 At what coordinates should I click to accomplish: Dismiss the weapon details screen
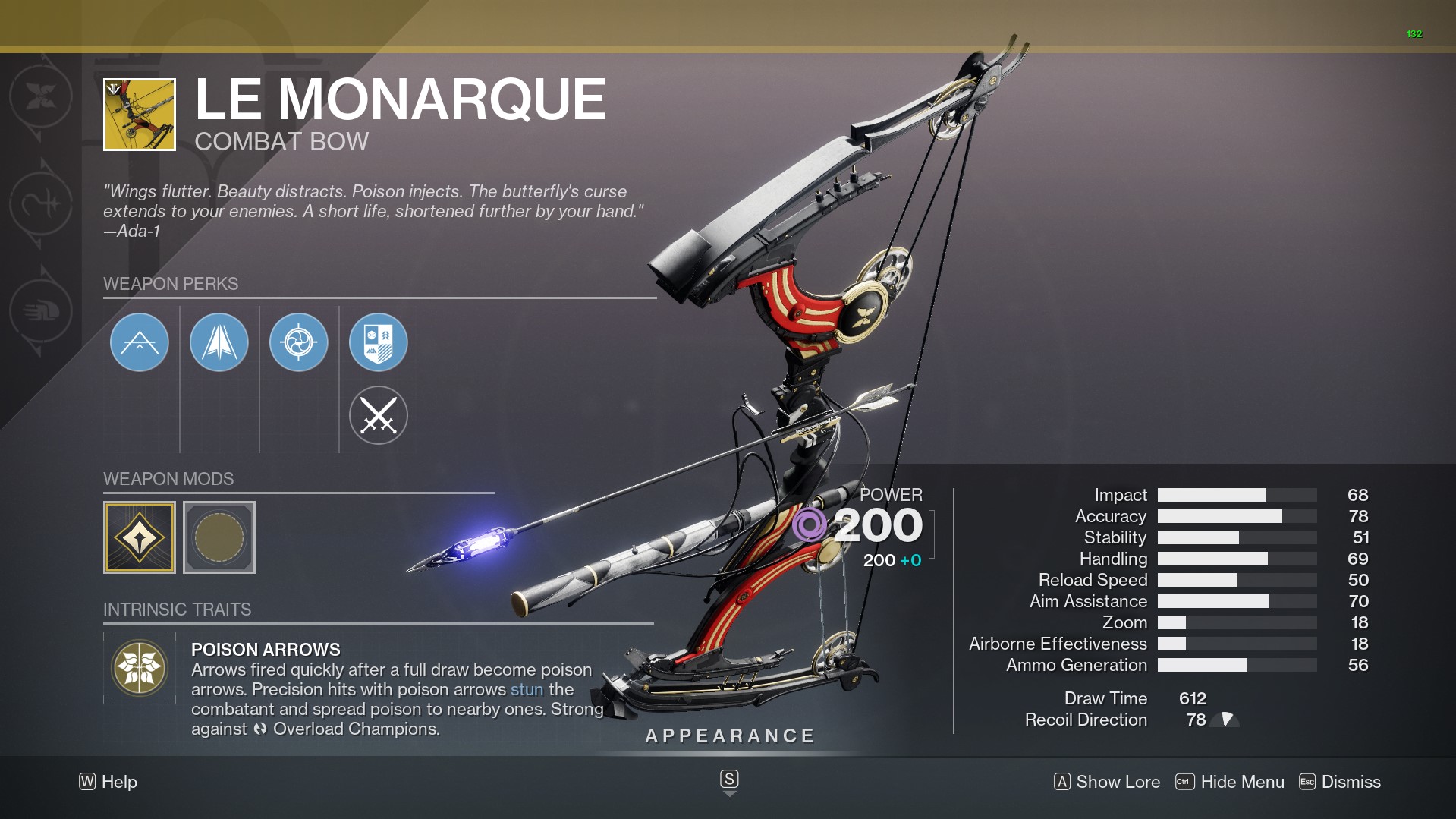(x=1340, y=782)
